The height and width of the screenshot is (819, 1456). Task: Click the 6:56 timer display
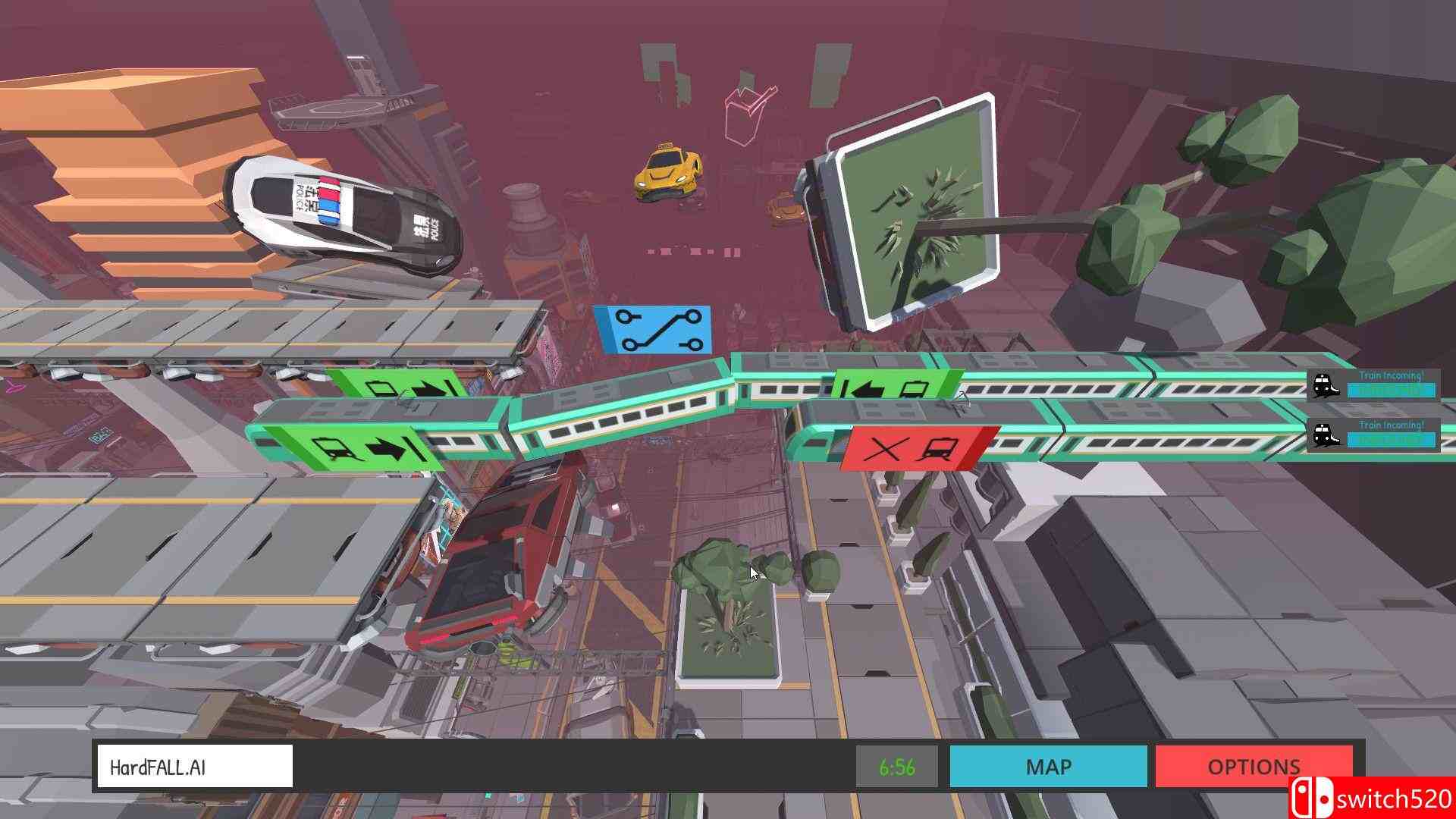point(899,767)
